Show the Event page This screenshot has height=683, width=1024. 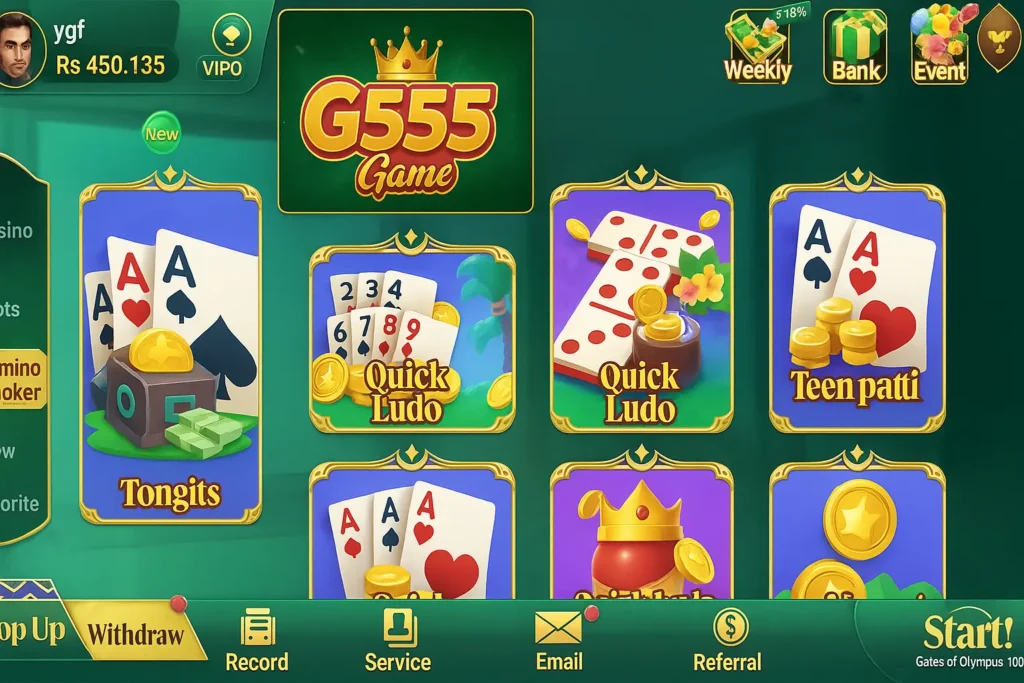939,46
